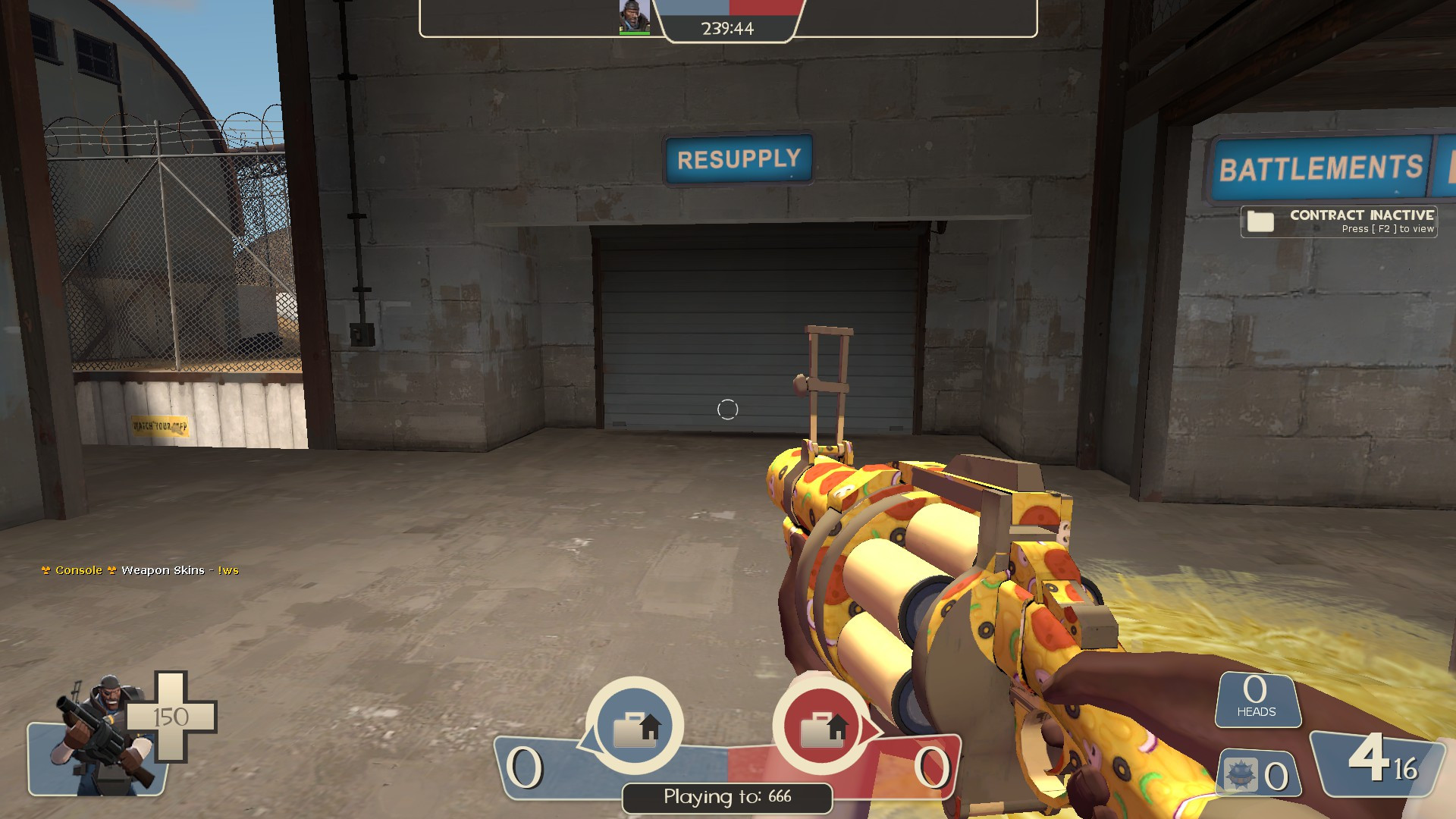Viewport: 1456px width, 819px height.
Task: Open the RESUPPLY room sign
Action: click(738, 158)
